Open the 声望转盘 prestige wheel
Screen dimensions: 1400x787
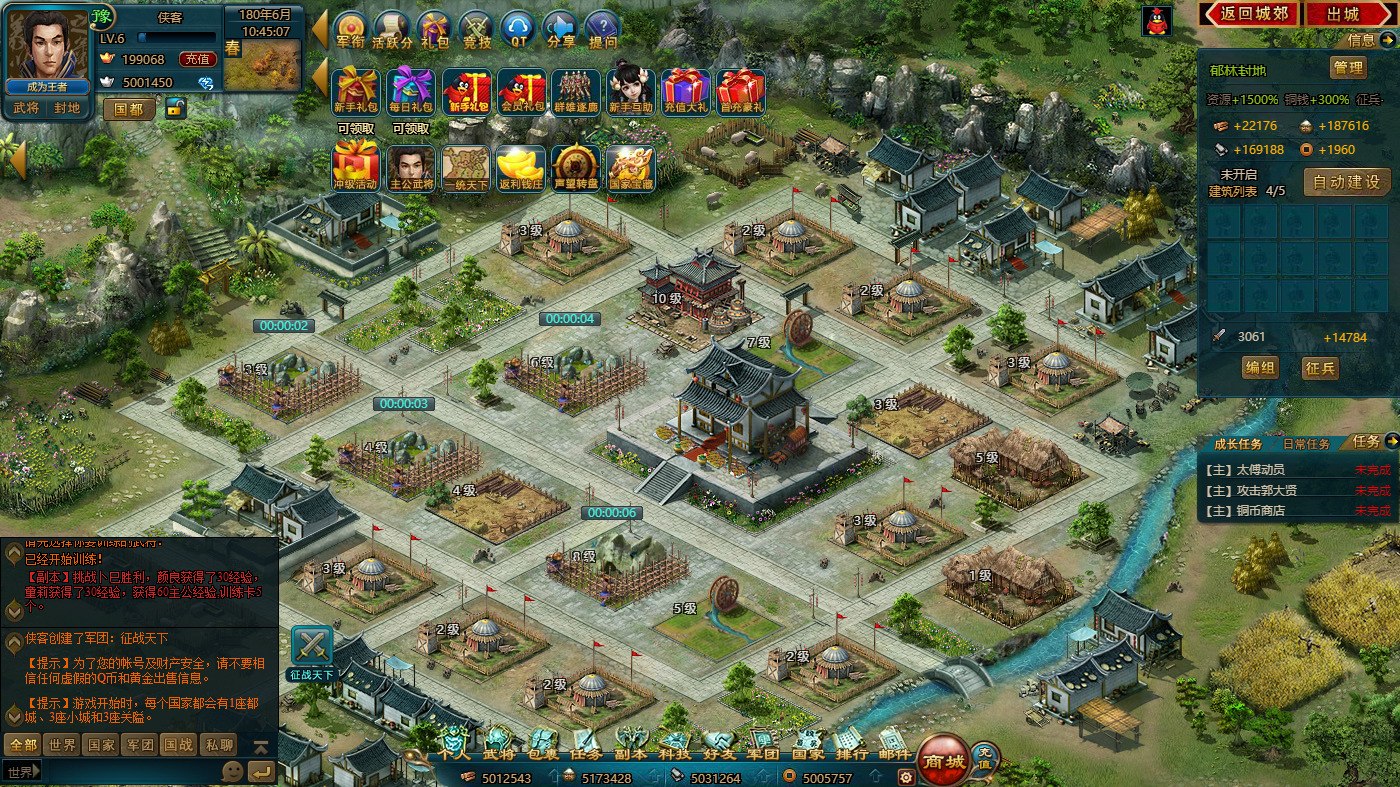point(575,167)
